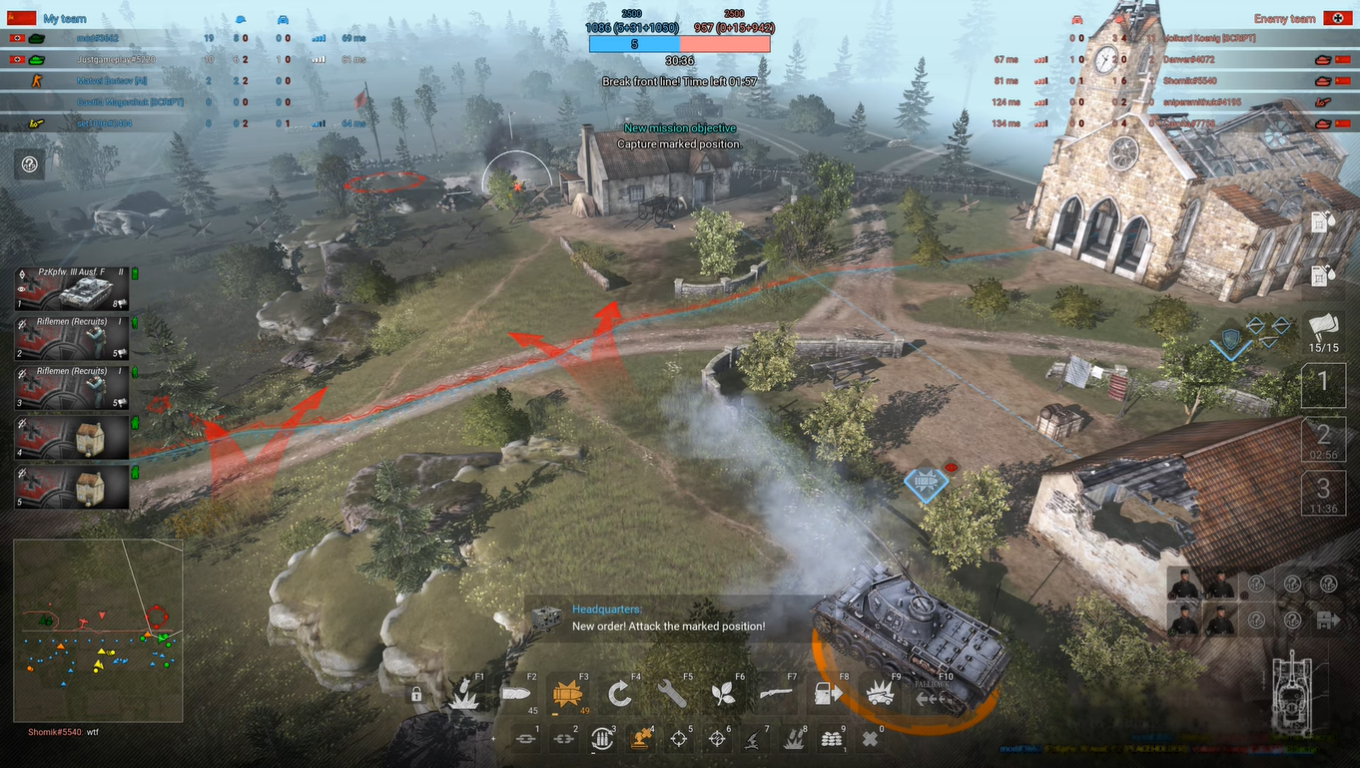Toggle the eye visibility on PzKpfw III card
The width and height of the screenshot is (1360, 768).
point(22,289)
